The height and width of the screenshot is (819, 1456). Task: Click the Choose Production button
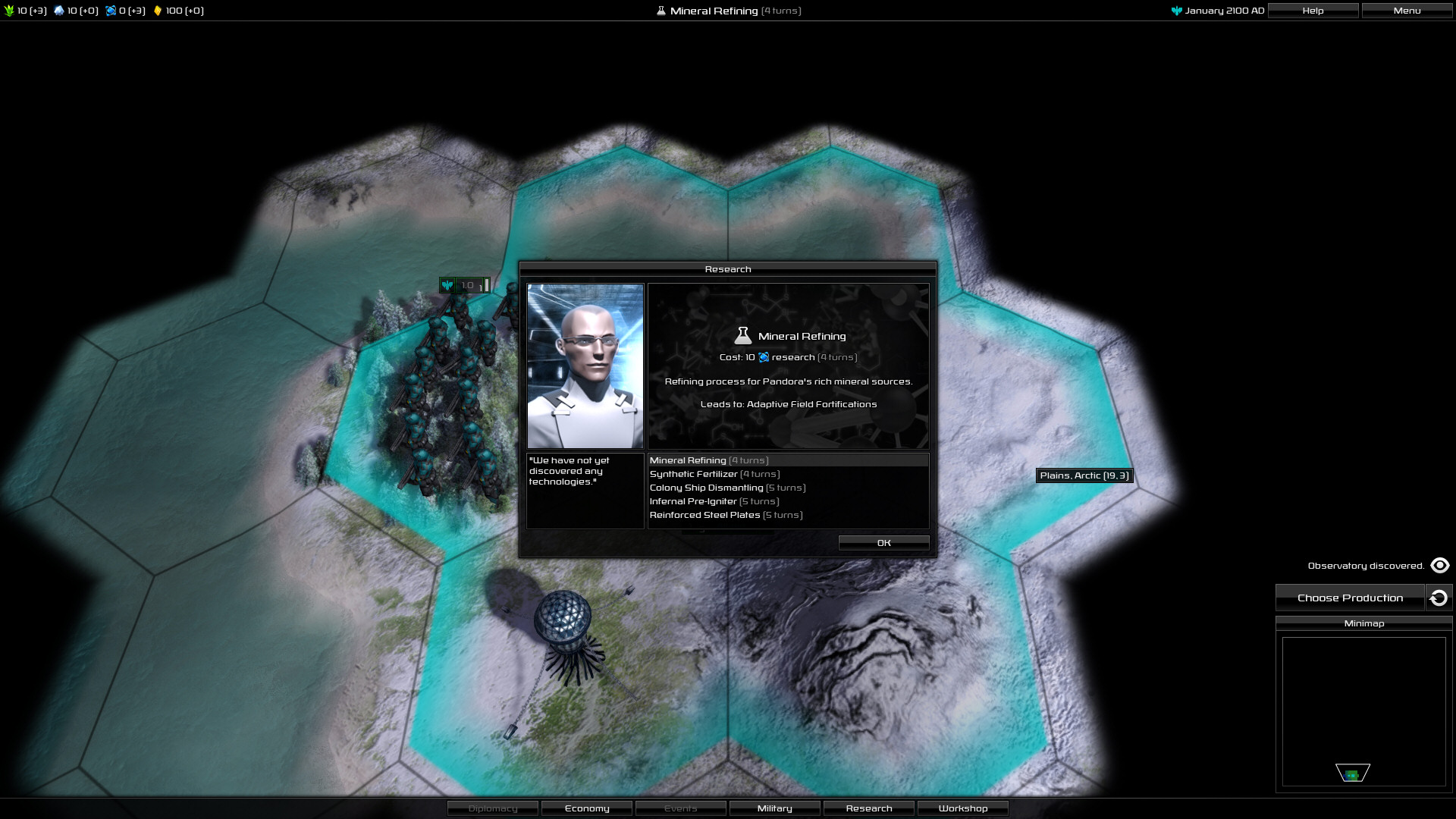[1350, 598]
